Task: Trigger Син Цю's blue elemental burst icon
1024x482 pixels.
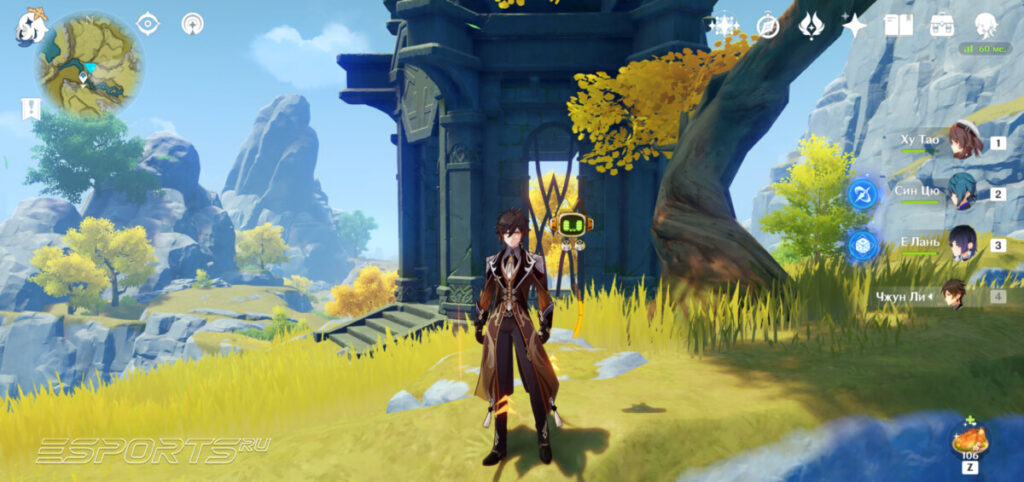Action: pyautogui.click(x=862, y=194)
